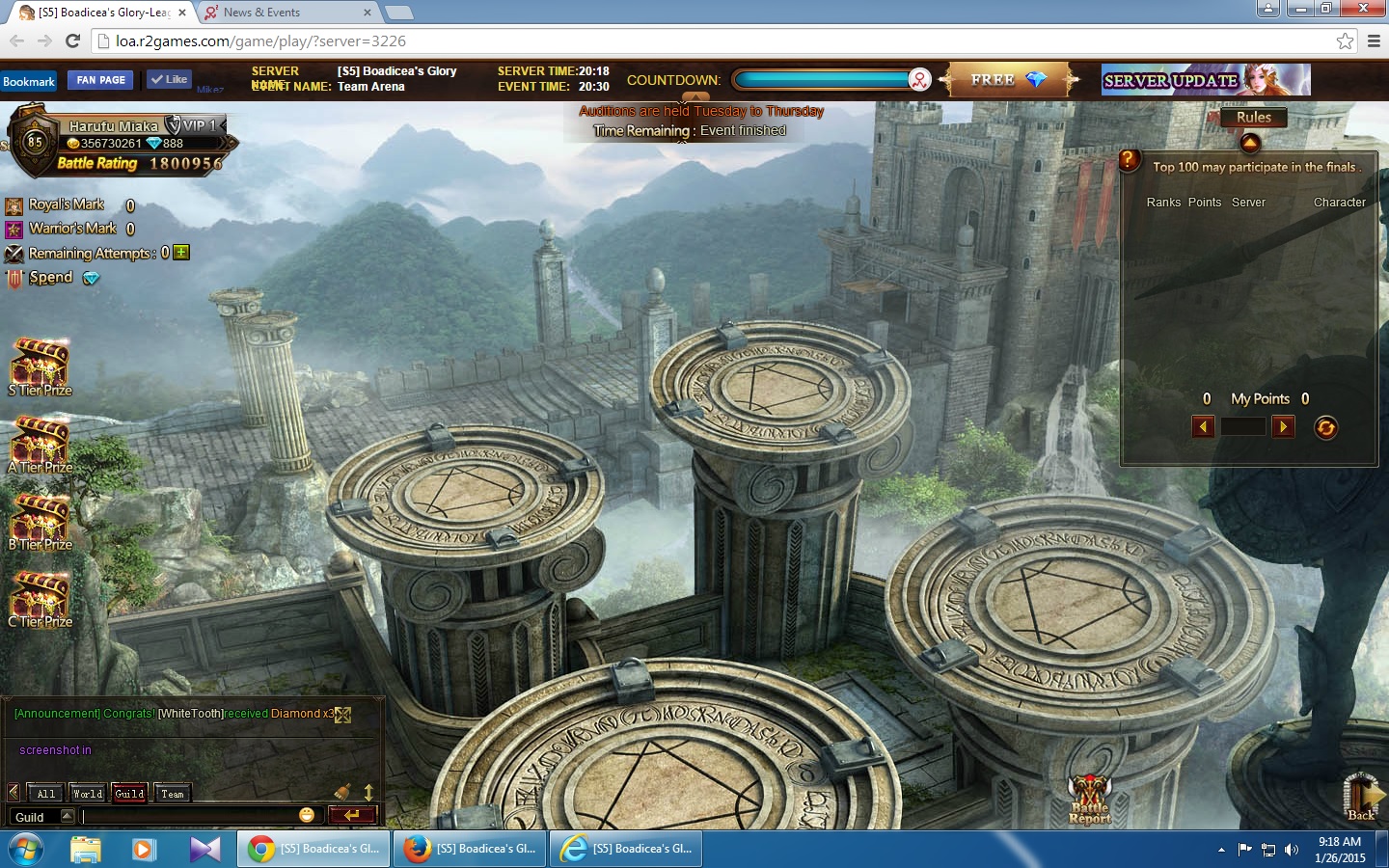Go to previous ranking page
This screenshot has height=868, width=1389.
[1203, 426]
